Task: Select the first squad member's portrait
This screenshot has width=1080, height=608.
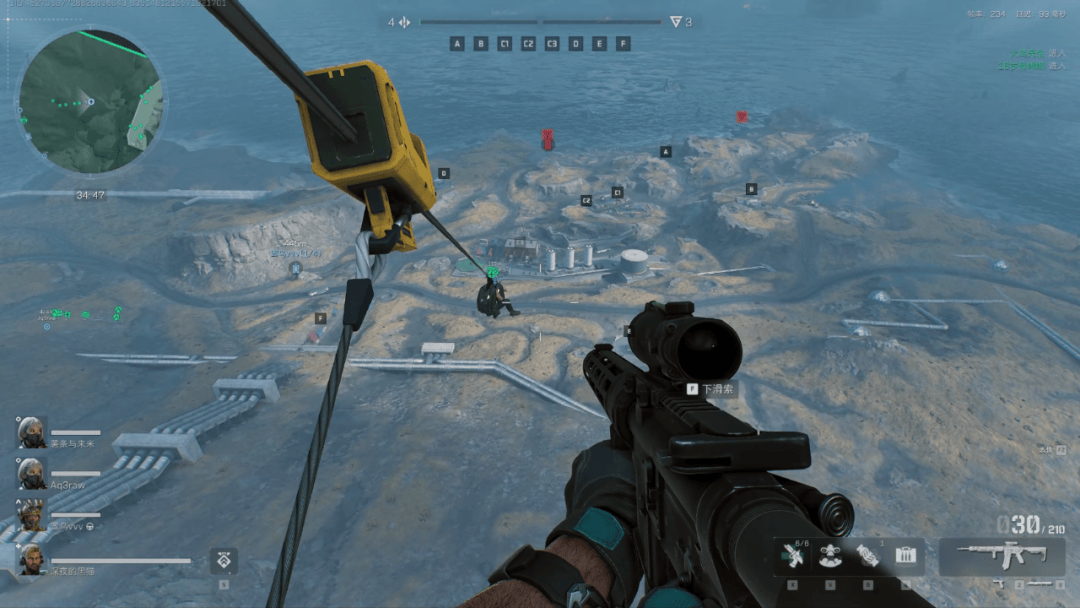Action: 31,432
